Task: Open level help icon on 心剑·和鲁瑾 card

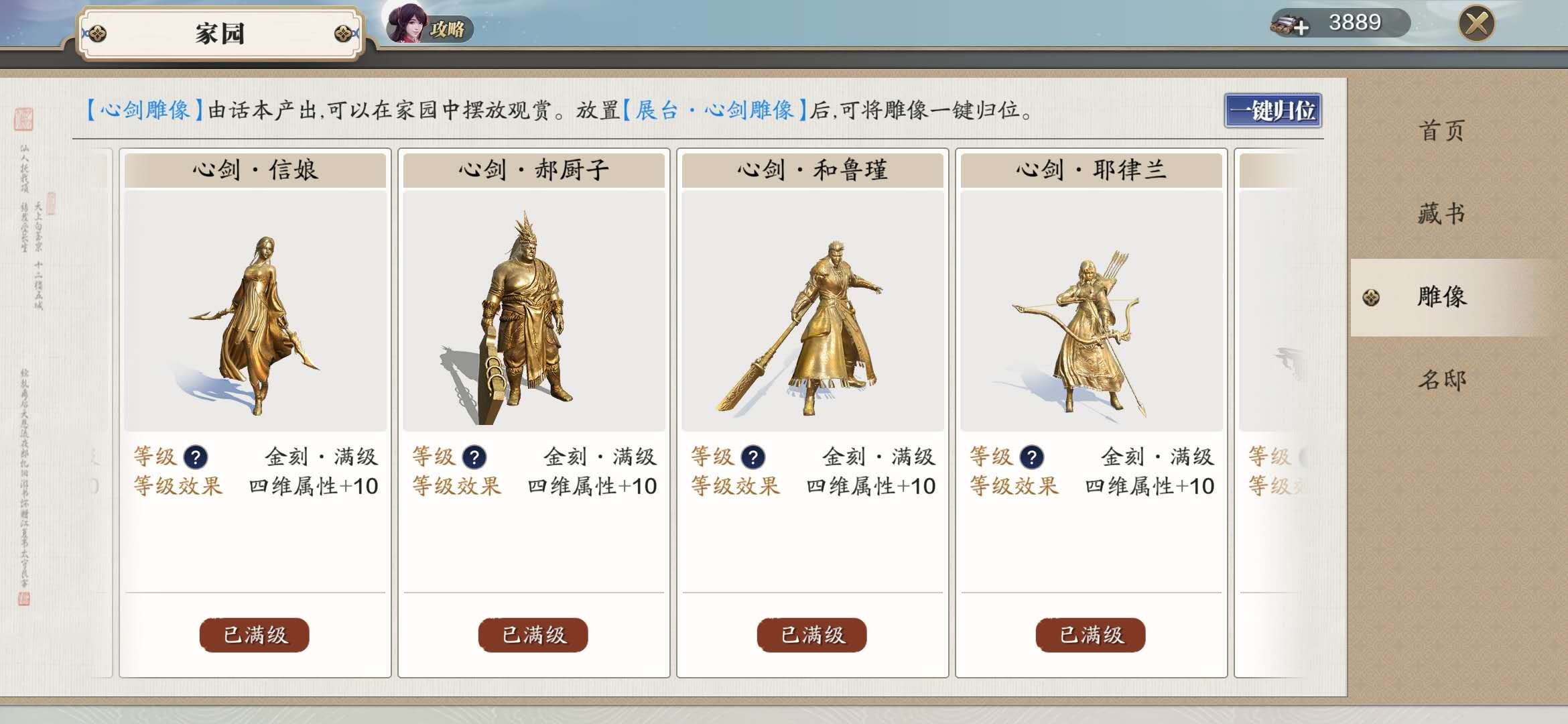Action: tap(752, 456)
